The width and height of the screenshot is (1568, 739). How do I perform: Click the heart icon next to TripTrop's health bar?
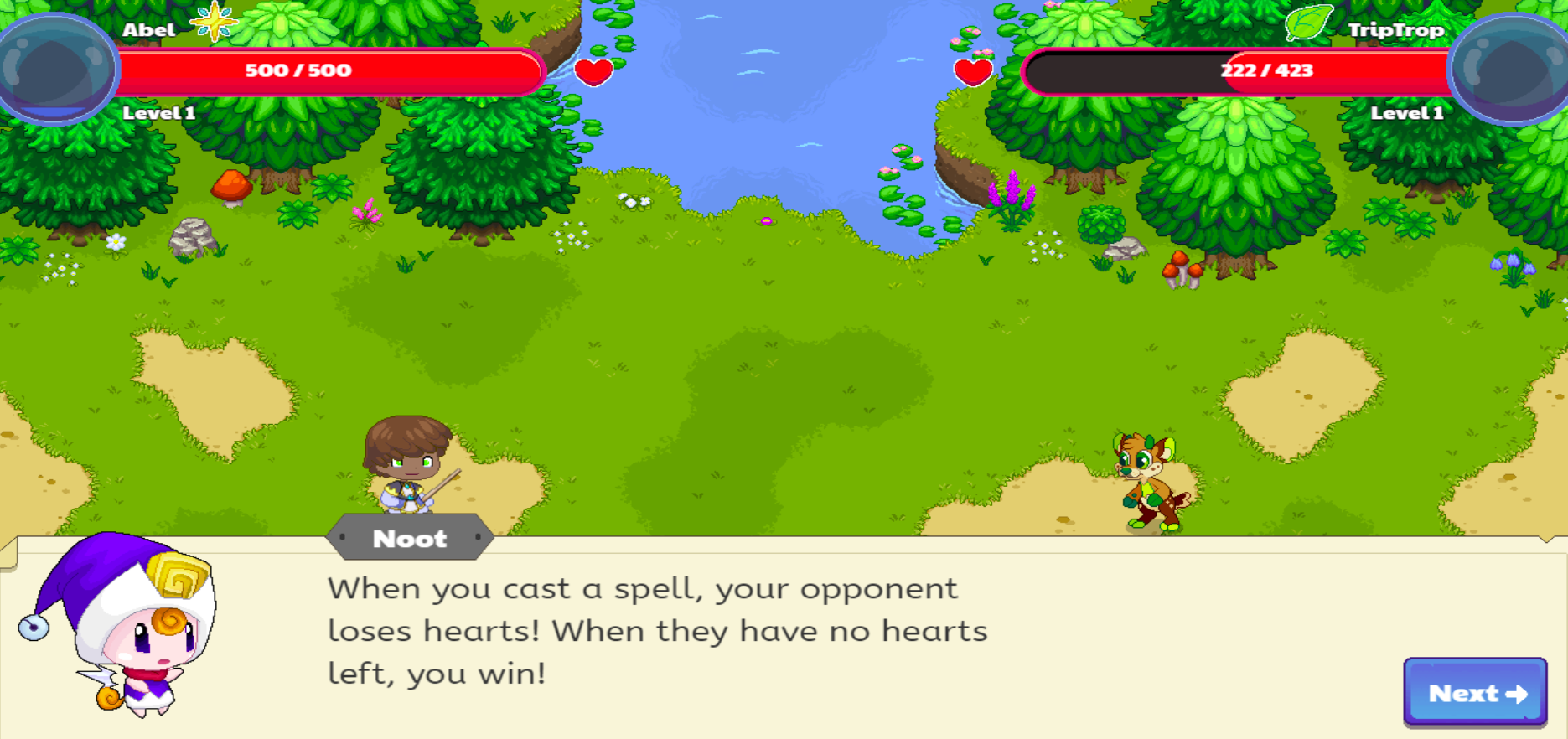pyautogui.click(x=973, y=71)
